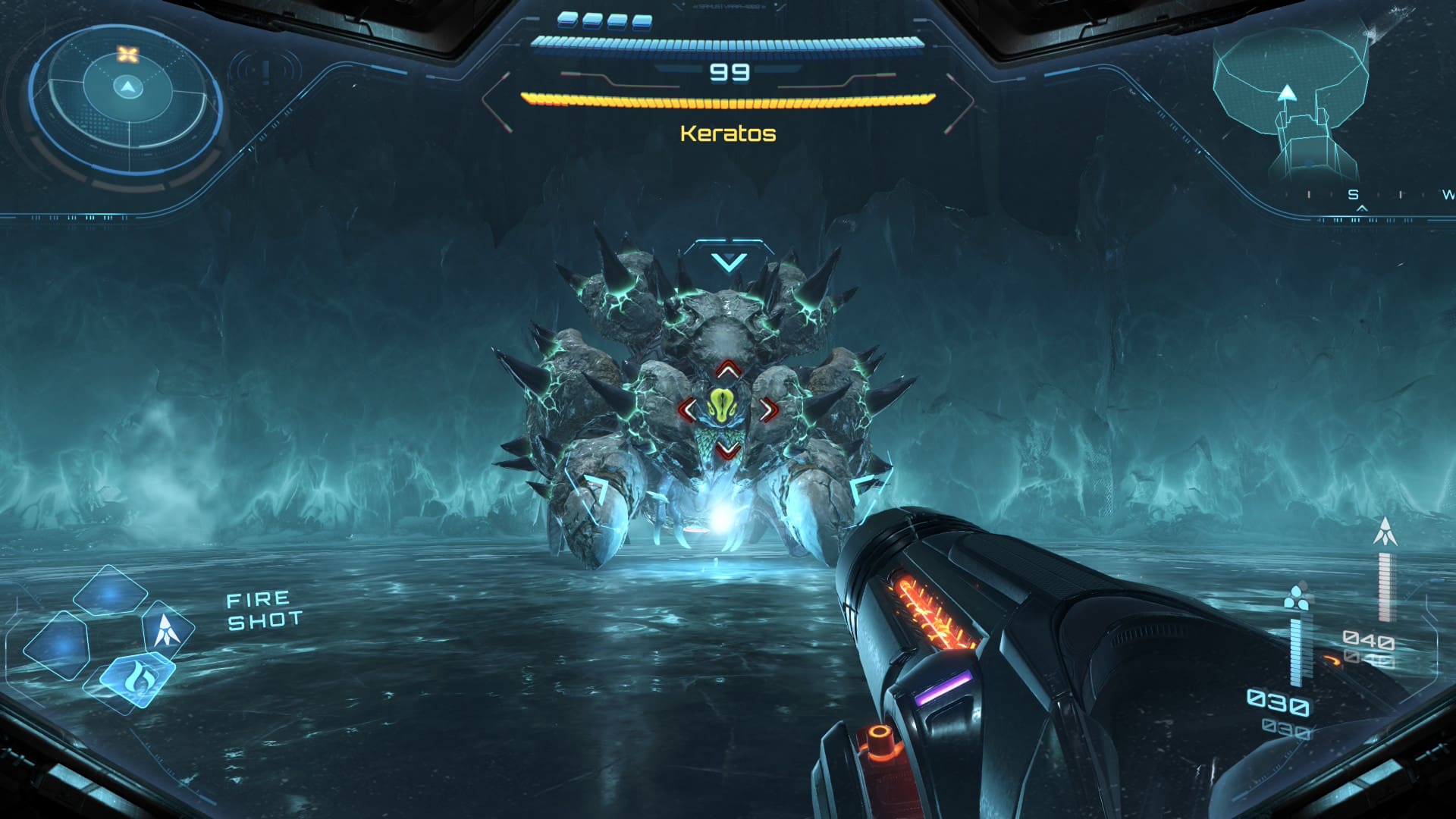The image size is (1456, 819).
Task: Switch to the missile slot in weapon selector
Action: pyautogui.click(x=166, y=630)
